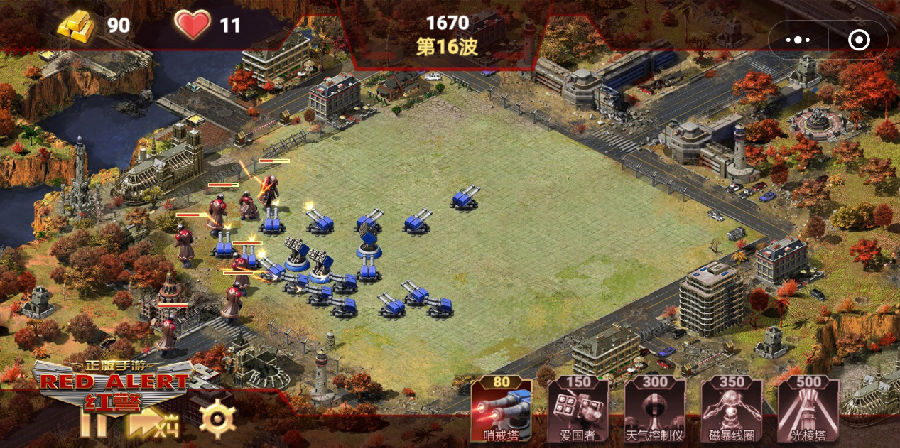The image size is (900, 448).
Task: Choose the 爱国者 Patriot missile card
Action: pos(575,410)
